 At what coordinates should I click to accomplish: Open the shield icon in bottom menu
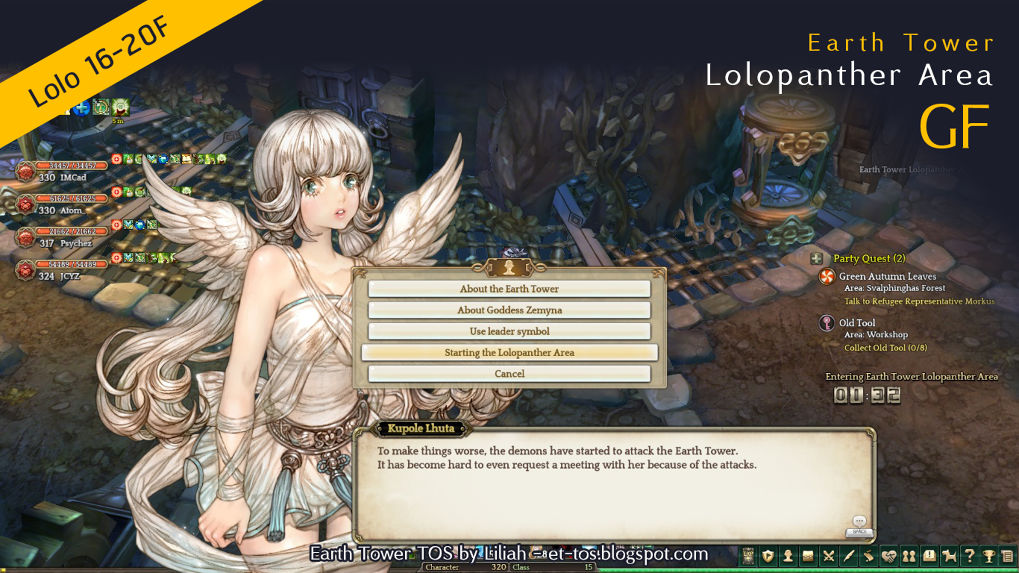click(768, 556)
